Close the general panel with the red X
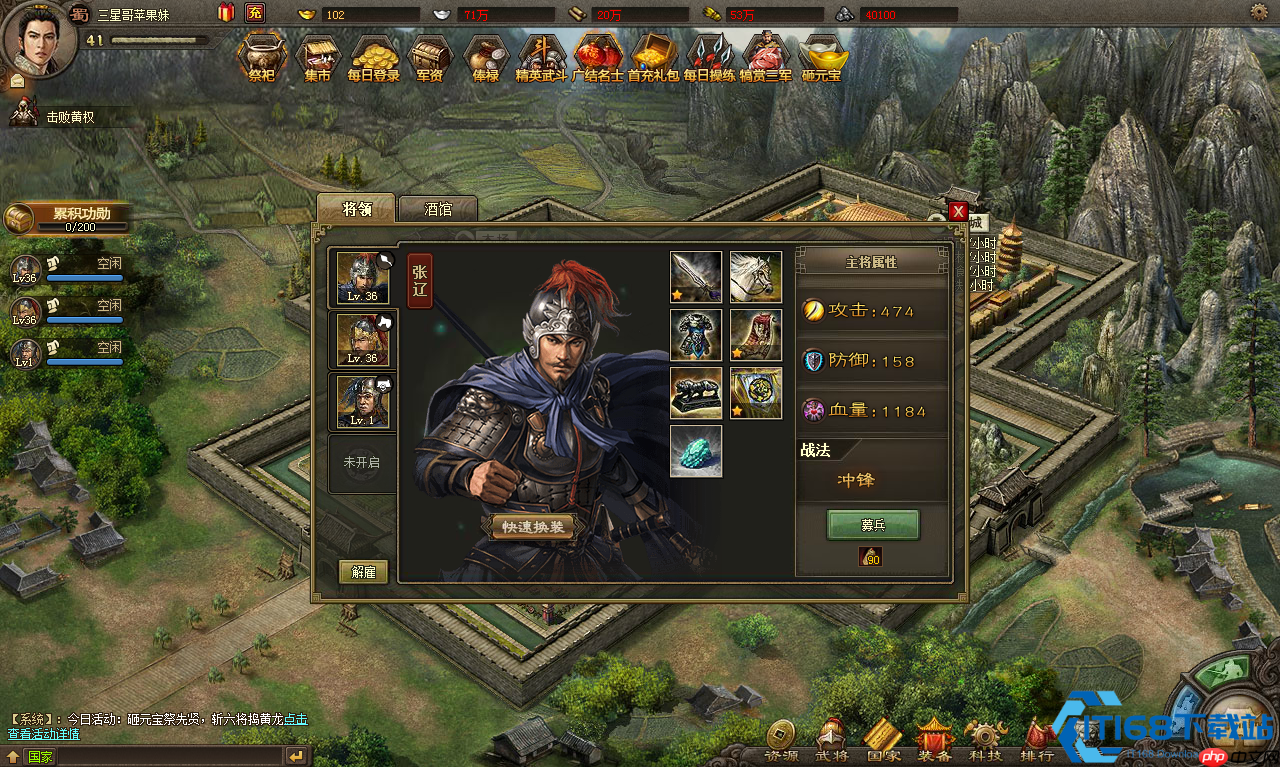 (958, 211)
